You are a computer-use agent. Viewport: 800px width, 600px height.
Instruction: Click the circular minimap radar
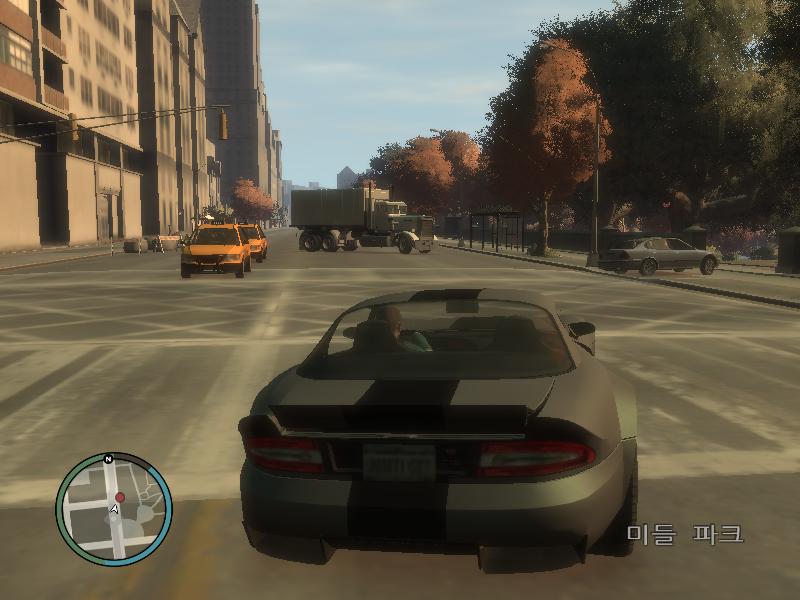(114, 509)
